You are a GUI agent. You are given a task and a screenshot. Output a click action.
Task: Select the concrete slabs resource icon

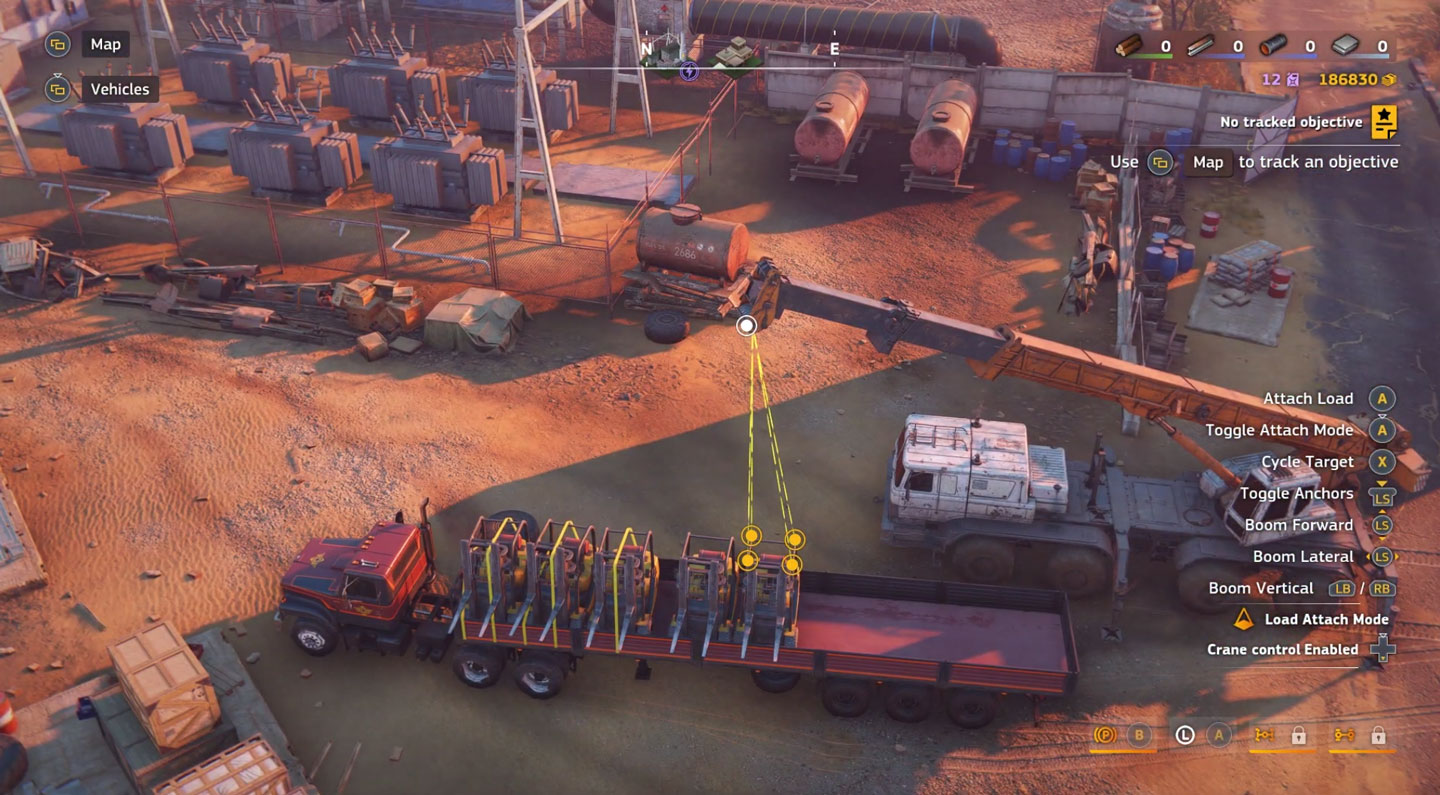tap(1346, 46)
